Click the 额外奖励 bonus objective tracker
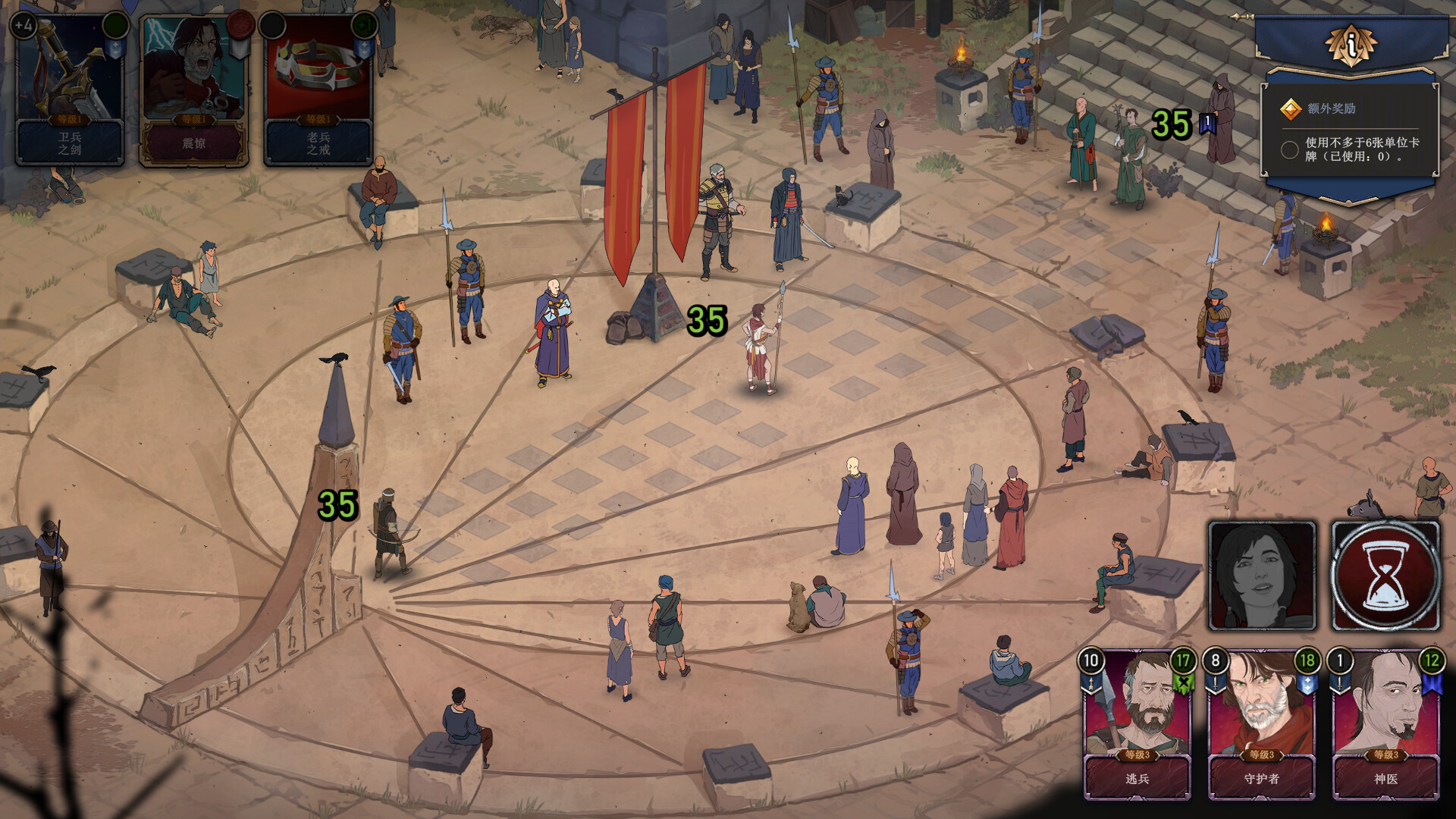 (x=1350, y=132)
